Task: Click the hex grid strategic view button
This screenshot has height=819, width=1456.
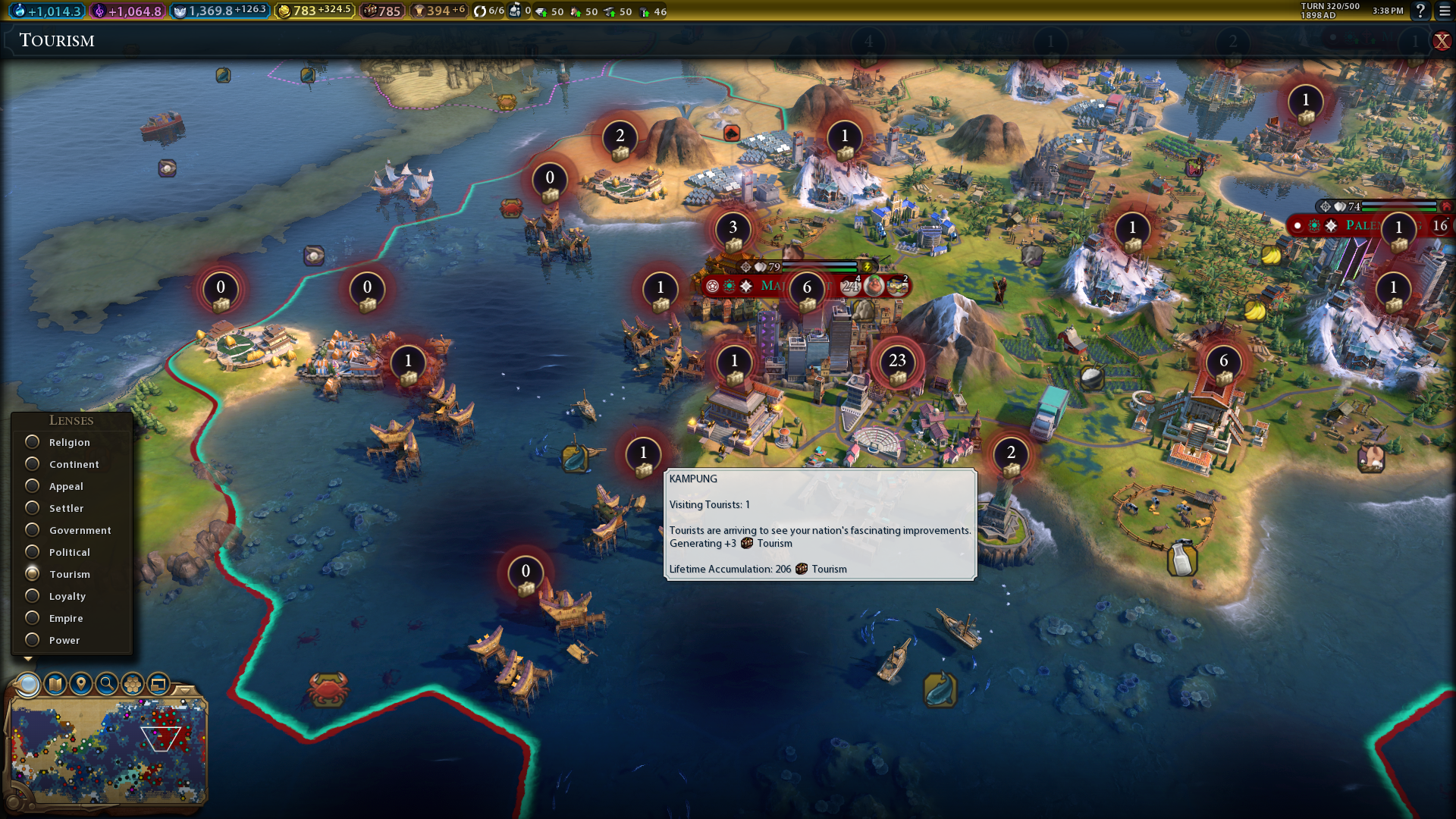Action: (133, 684)
